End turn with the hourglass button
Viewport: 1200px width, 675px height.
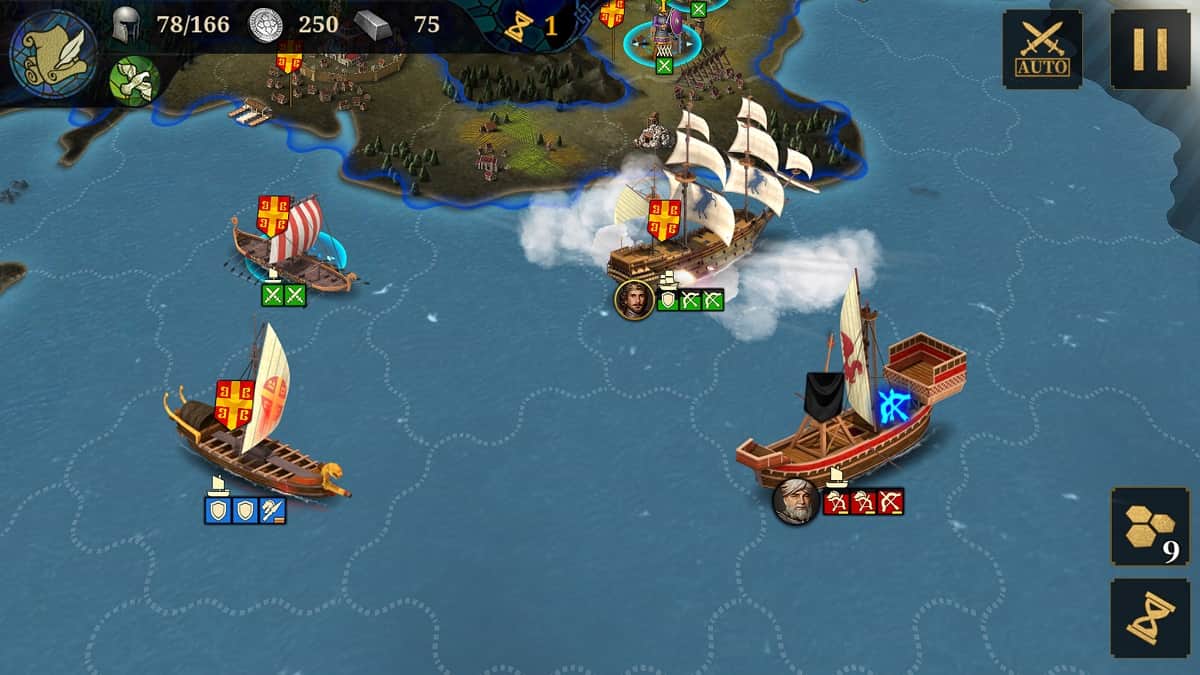click(1150, 618)
